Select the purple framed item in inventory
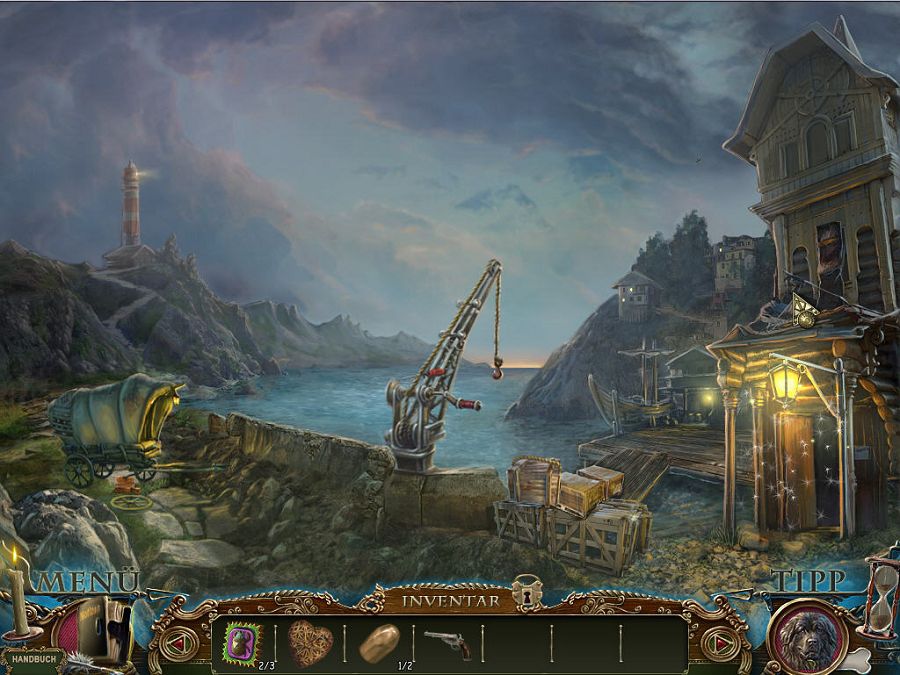This screenshot has height=675, width=900. pos(242,642)
